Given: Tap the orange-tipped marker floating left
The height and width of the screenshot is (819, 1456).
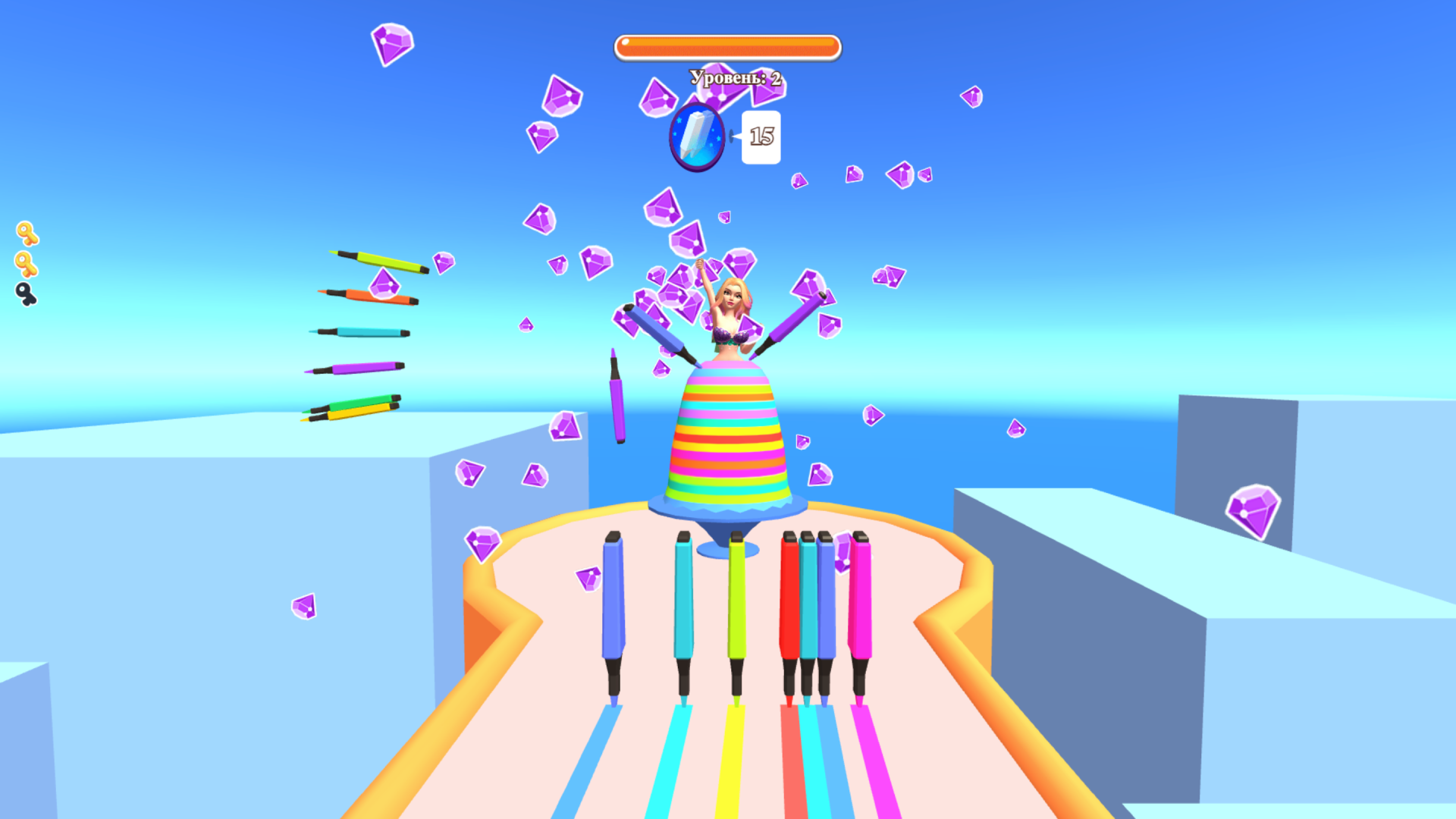Looking at the screenshot, I should tap(364, 296).
